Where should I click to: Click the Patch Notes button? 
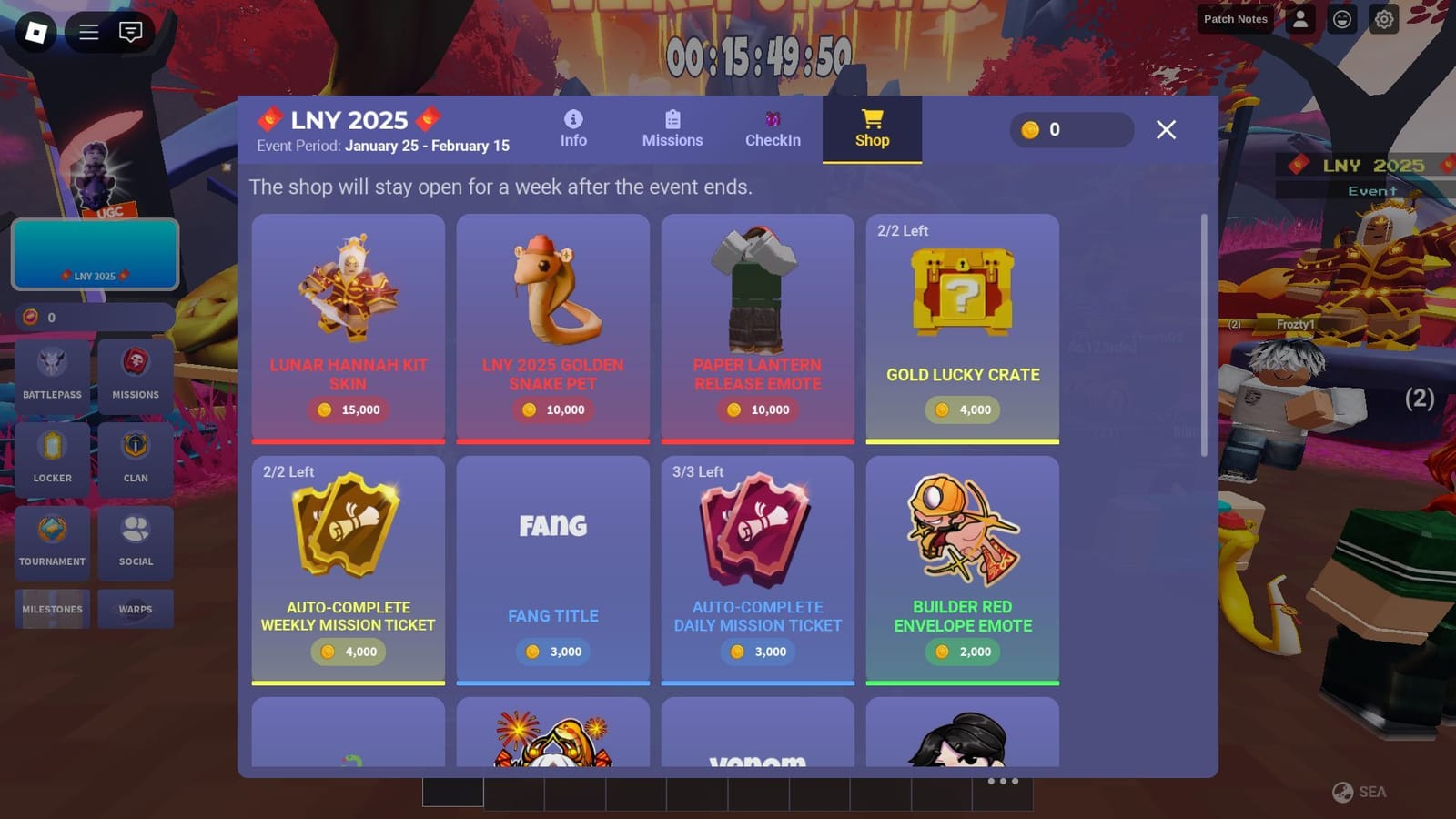[x=1235, y=19]
